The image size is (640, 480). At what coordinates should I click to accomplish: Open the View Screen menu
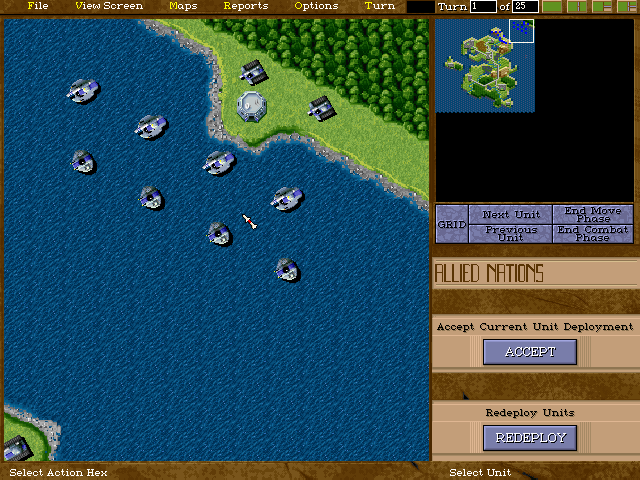click(109, 6)
